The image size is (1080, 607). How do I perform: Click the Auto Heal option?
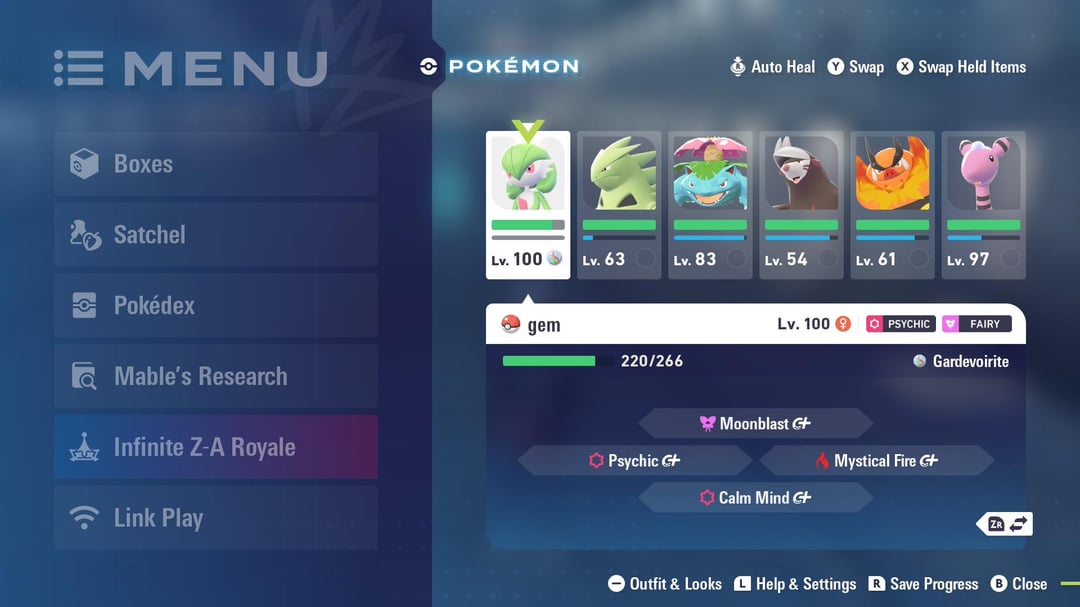point(772,67)
